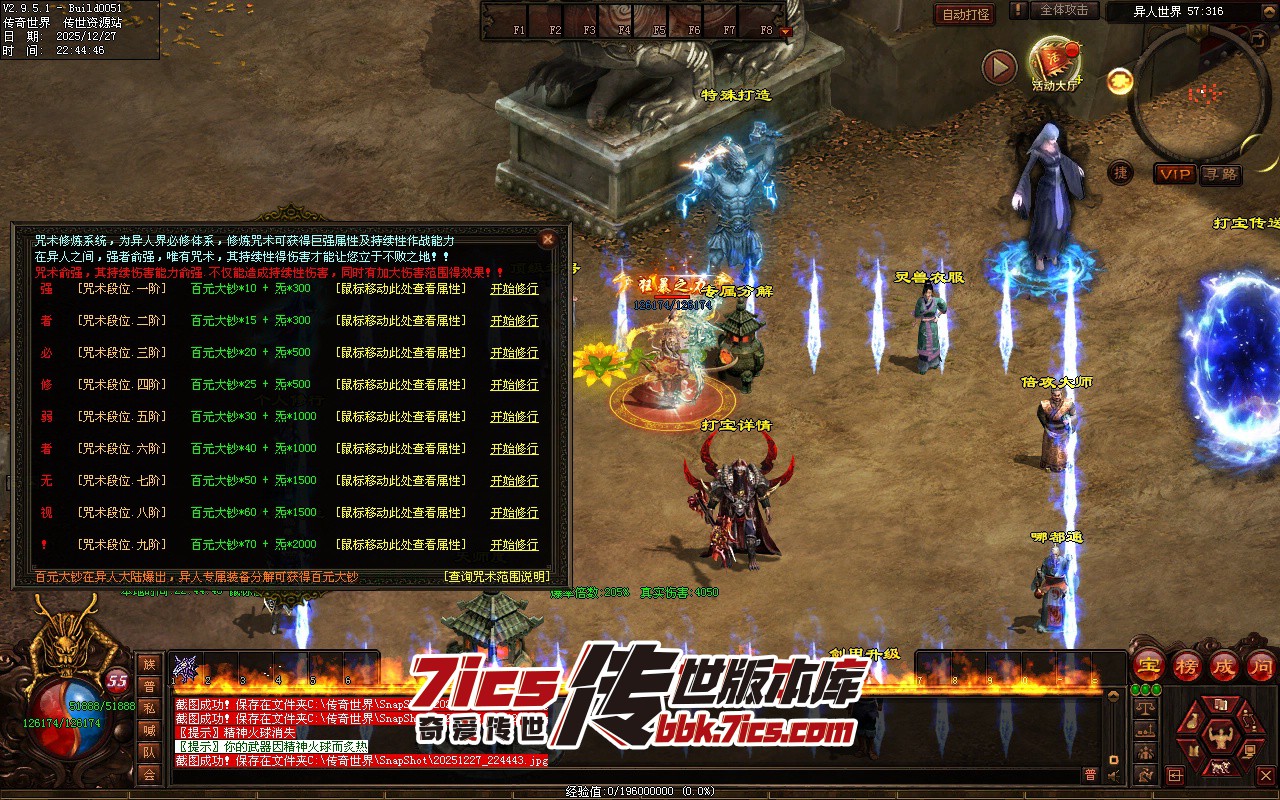Open the 查询咒术范围说明 link
Viewport: 1280px width, 800px height.
point(496,577)
